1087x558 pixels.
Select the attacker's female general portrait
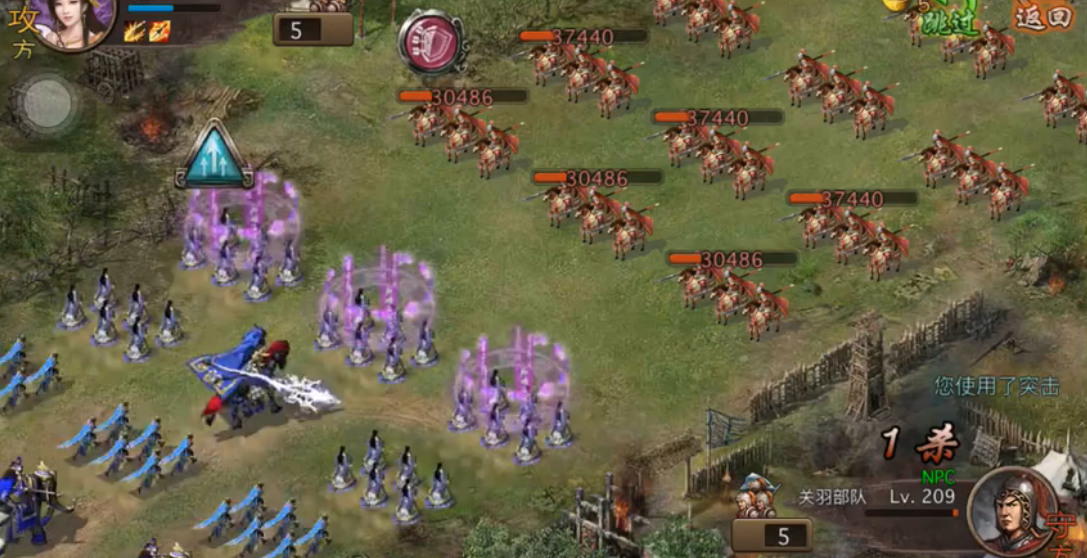pyautogui.click(x=73, y=22)
